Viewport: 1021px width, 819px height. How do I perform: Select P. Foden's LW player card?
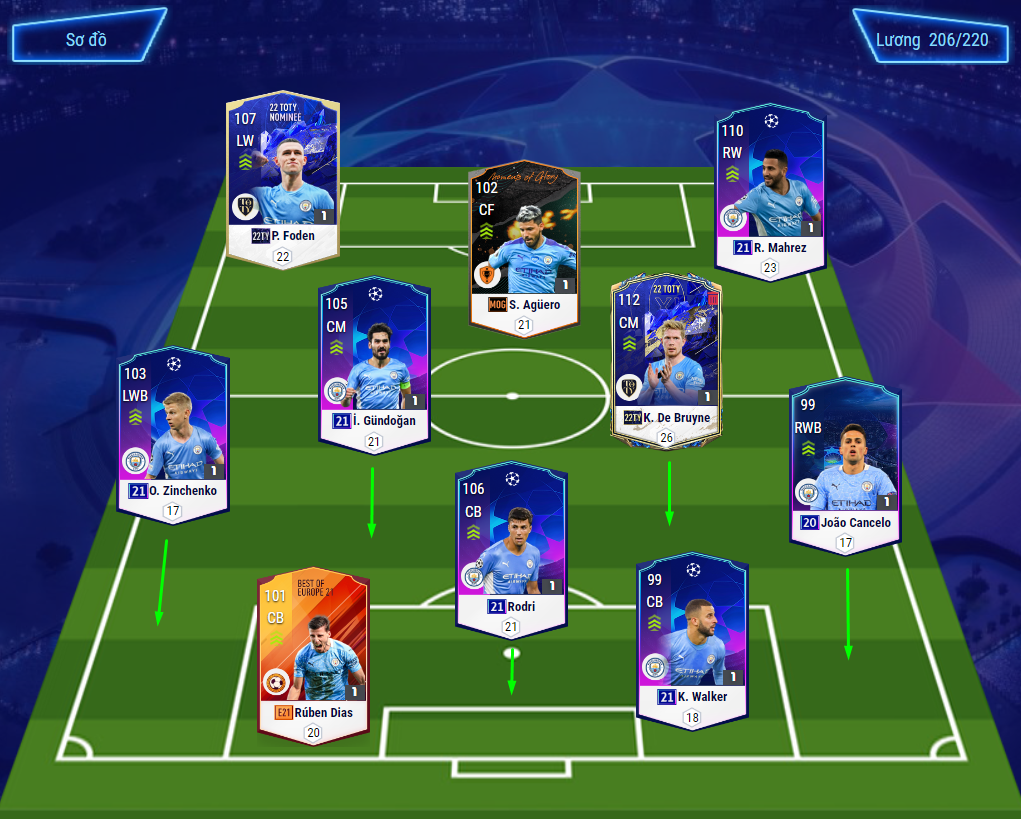pyautogui.click(x=283, y=175)
